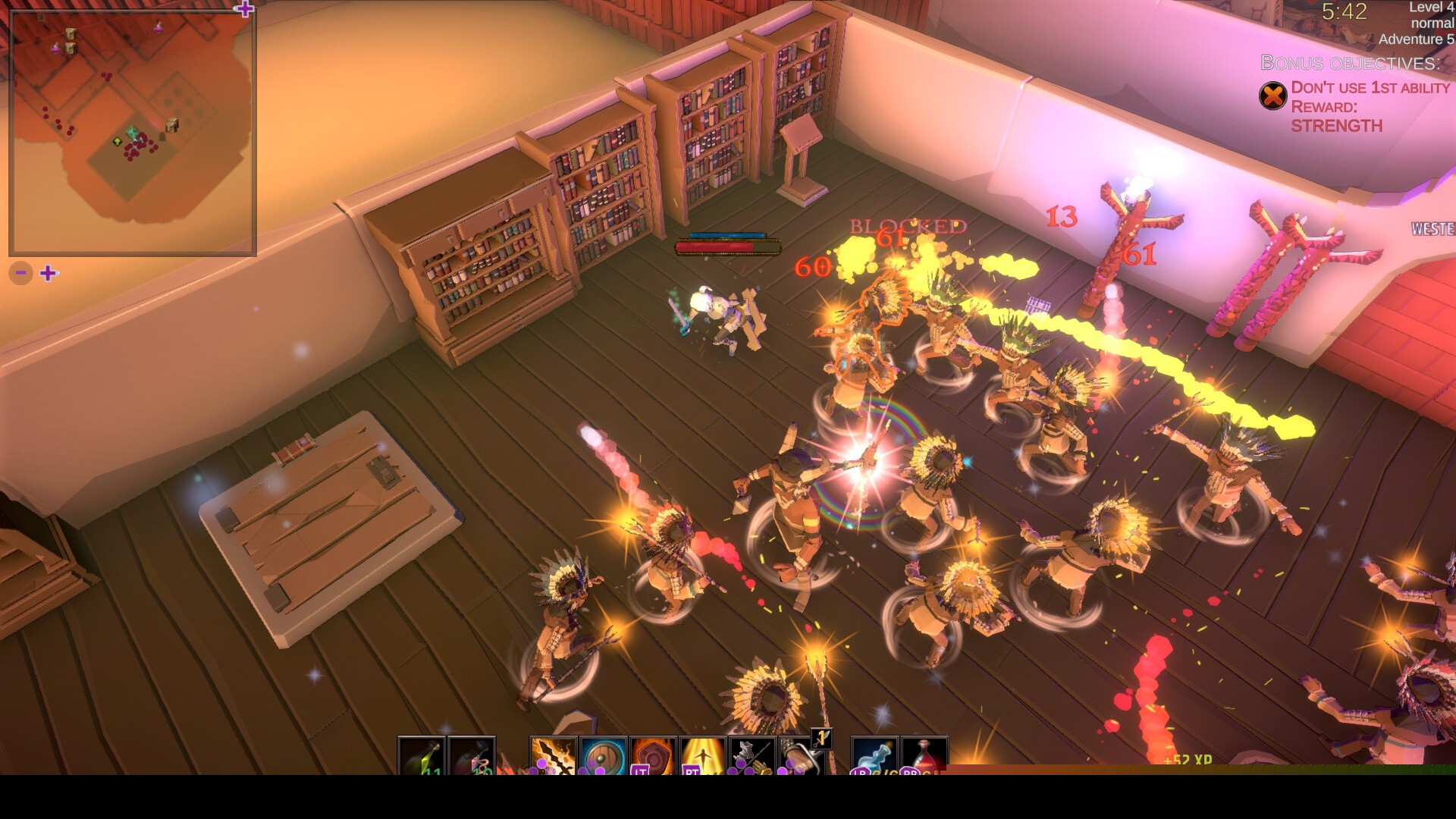Activate the flaming sword slash ability
The height and width of the screenshot is (819, 1456).
(x=554, y=756)
